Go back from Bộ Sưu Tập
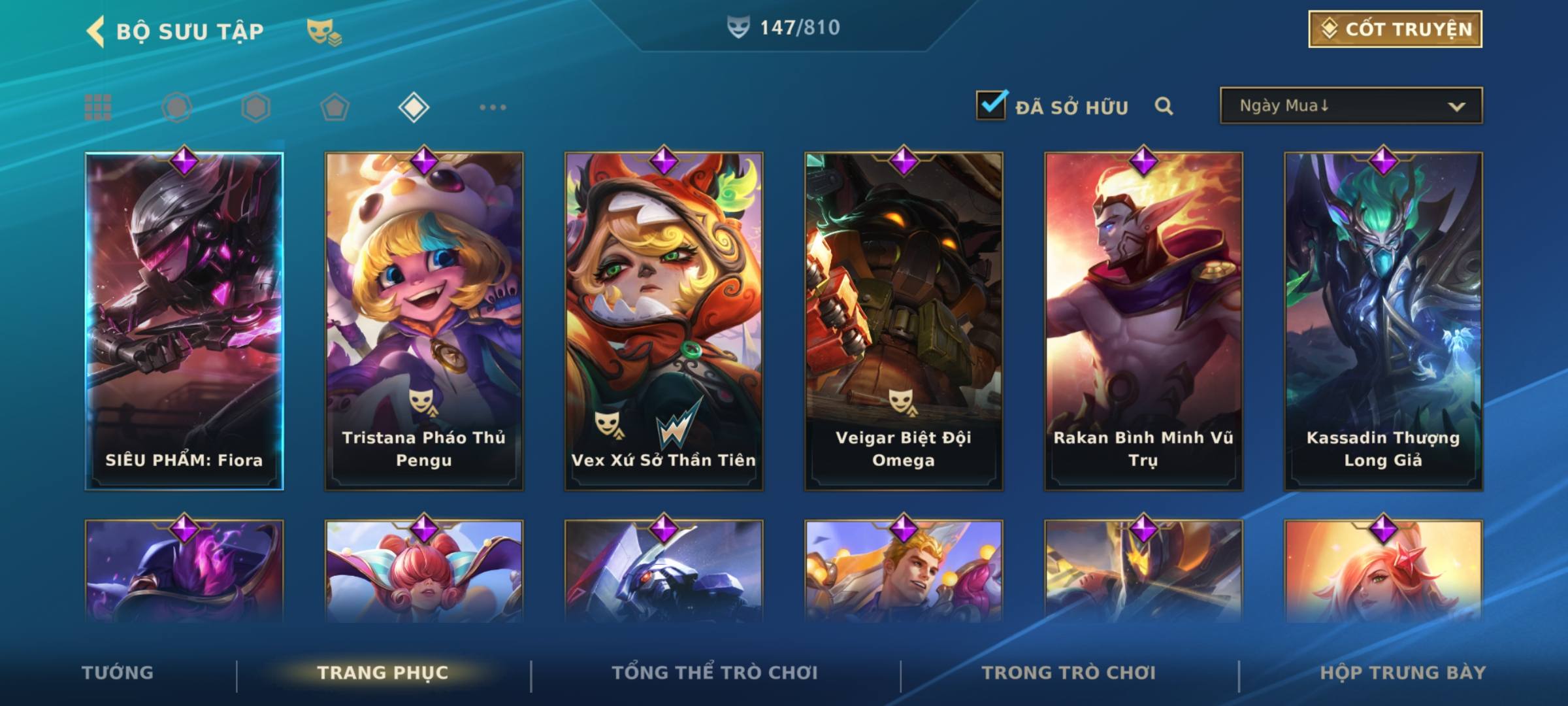The width and height of the screenshot is (1568, 706). pyautogui.click(x=96, y=31)
